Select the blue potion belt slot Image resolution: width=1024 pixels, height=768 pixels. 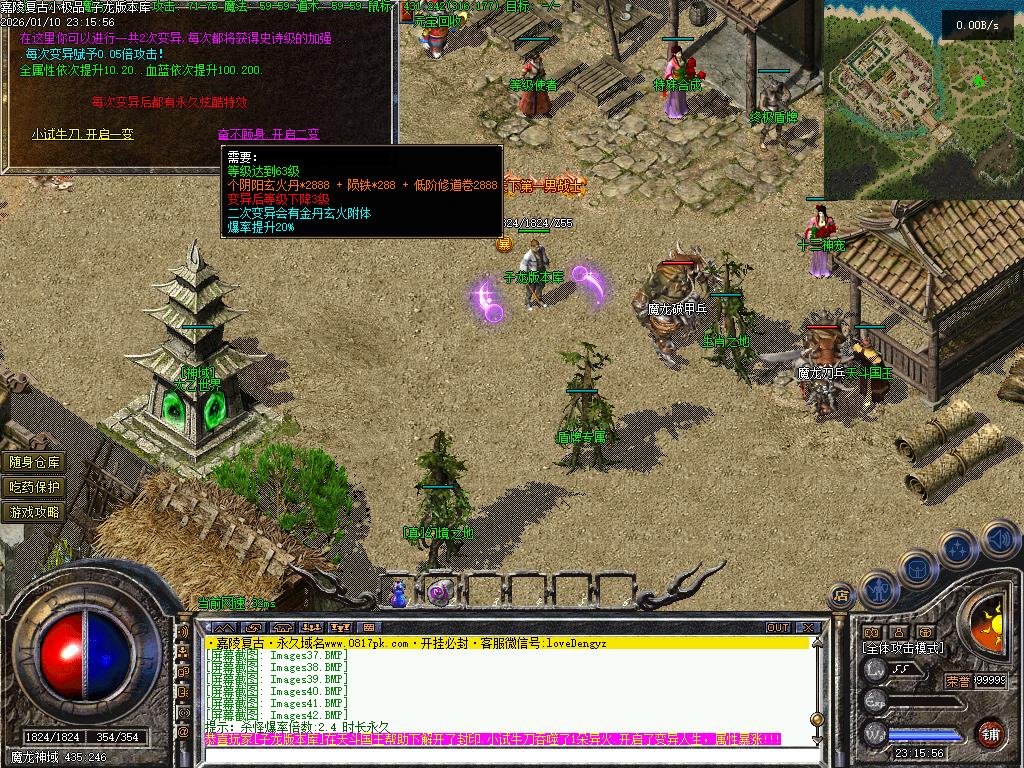[399, 594]
